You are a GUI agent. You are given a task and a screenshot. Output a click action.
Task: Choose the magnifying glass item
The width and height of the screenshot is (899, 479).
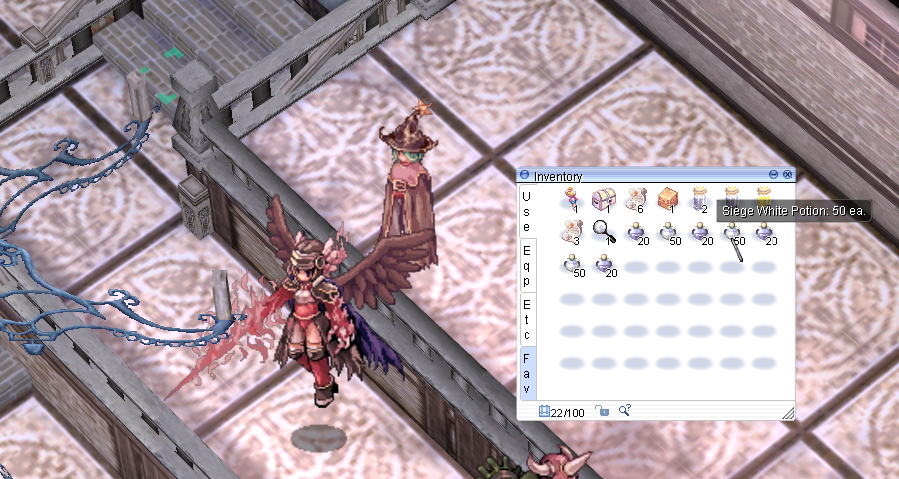click(x=603, y=231)
